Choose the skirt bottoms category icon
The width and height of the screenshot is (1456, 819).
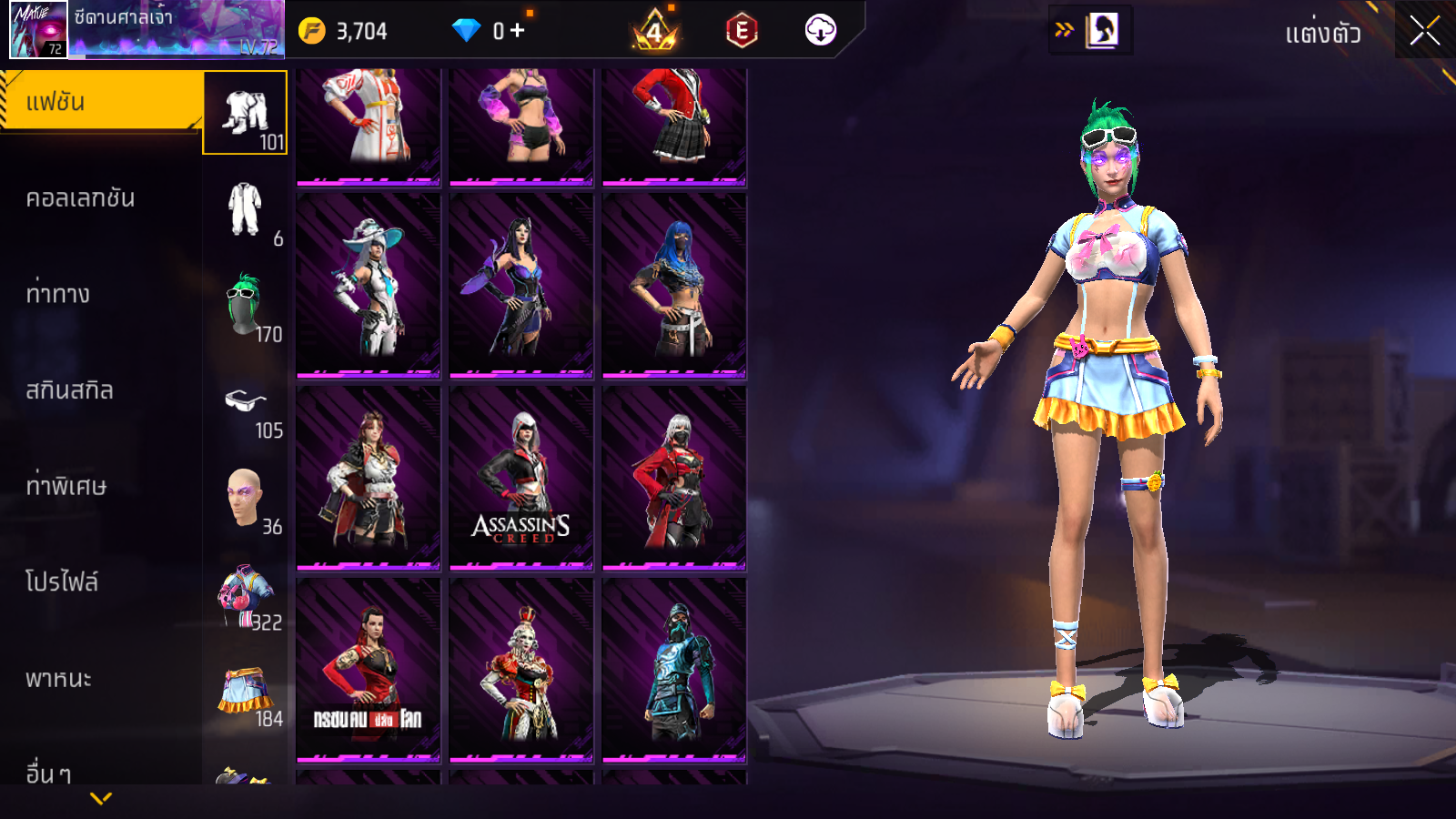(245, 690)
